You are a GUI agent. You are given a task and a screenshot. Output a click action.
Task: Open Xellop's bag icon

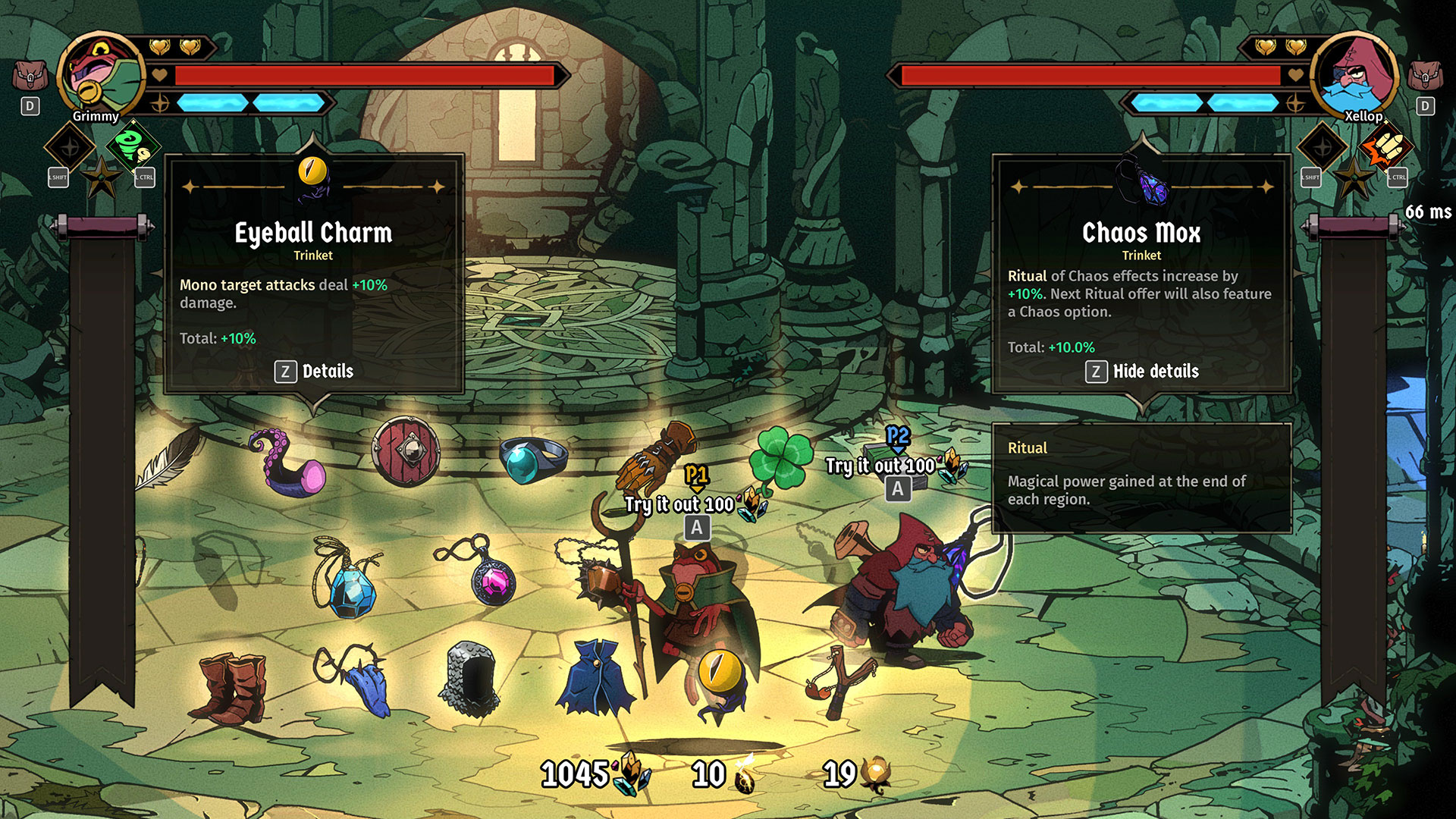[x=1425, y=76]
